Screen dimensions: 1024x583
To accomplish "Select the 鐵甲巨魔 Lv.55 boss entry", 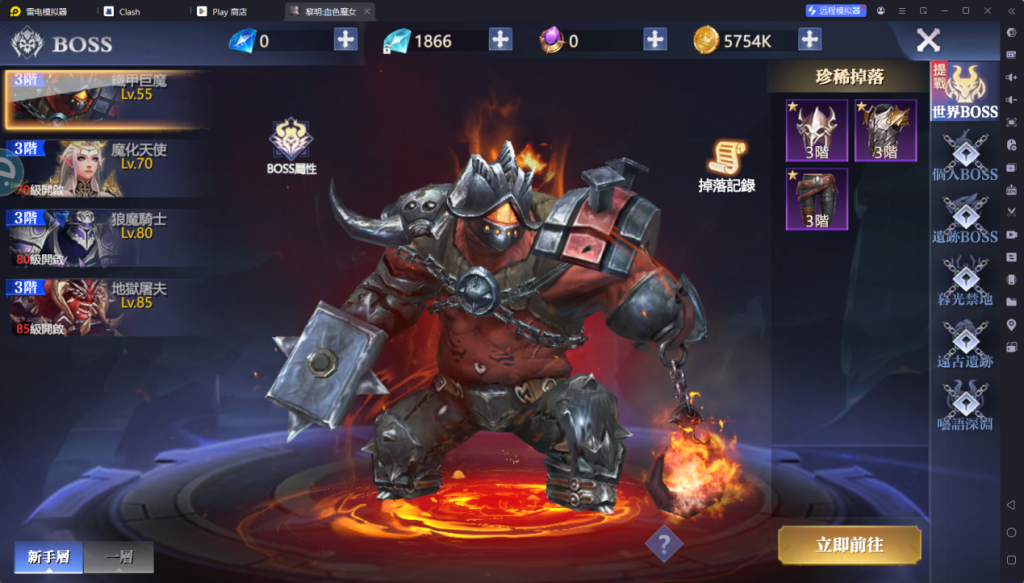I will tap(105, 98).
